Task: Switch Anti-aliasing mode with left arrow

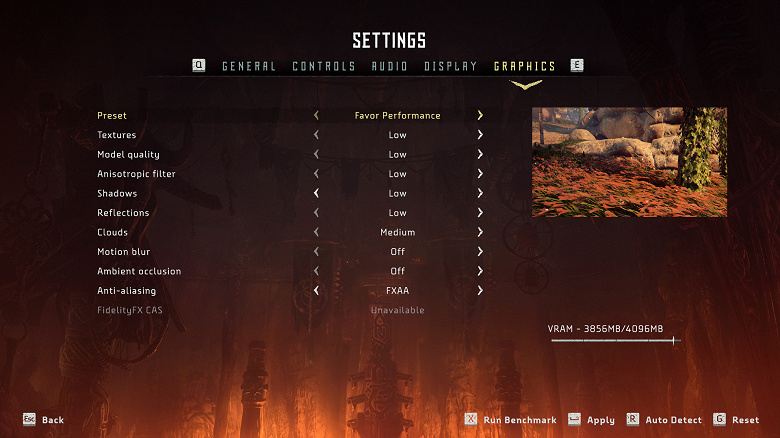Action: point(316,291)
